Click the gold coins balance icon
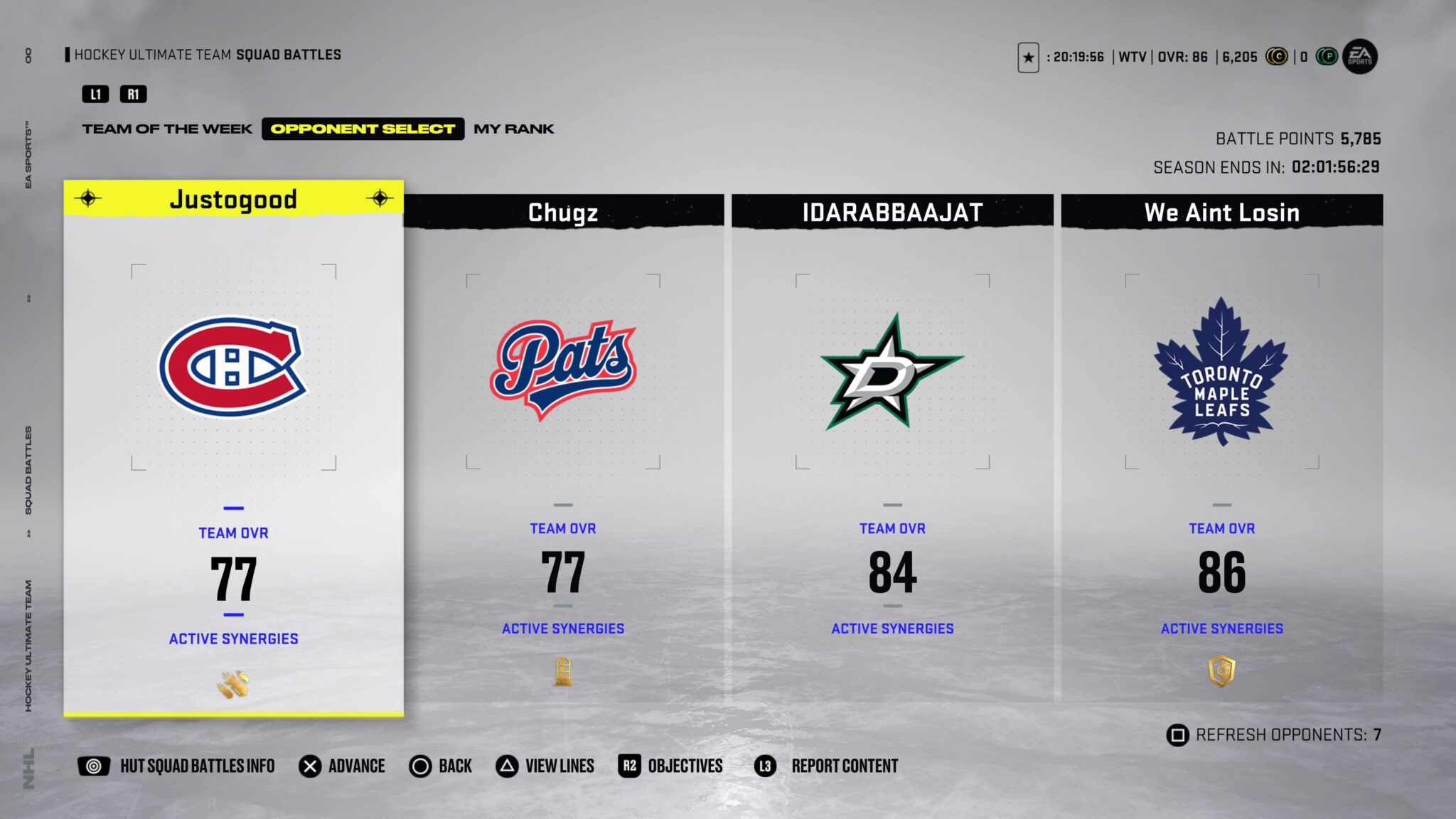The height and width of the screenshot is (819, 1456). click(1277, 57)
